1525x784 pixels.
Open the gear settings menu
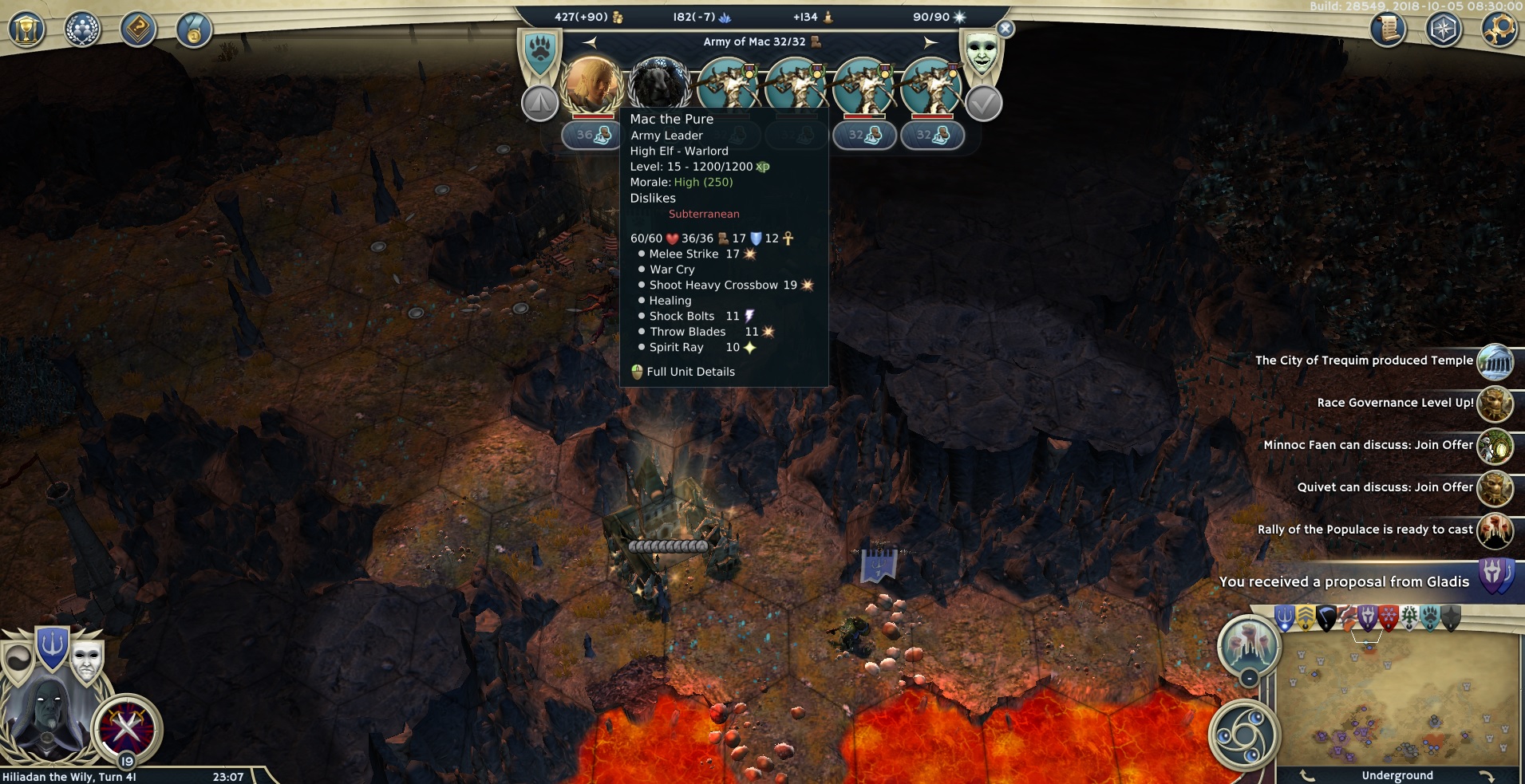1499,30
